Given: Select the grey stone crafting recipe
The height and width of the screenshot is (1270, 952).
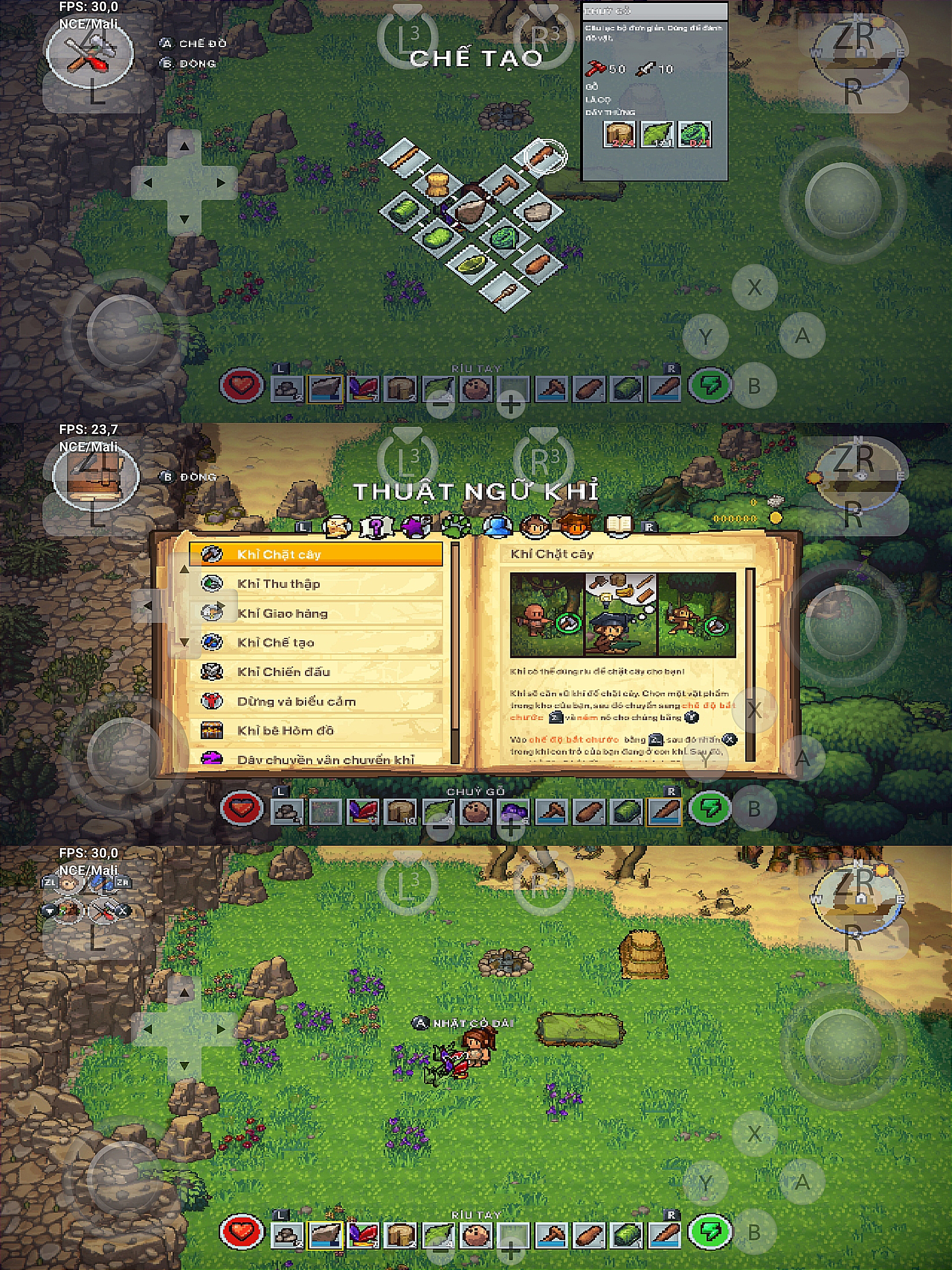Looking at the screenshot, I should pyautogui.click(x=538, y=212).
